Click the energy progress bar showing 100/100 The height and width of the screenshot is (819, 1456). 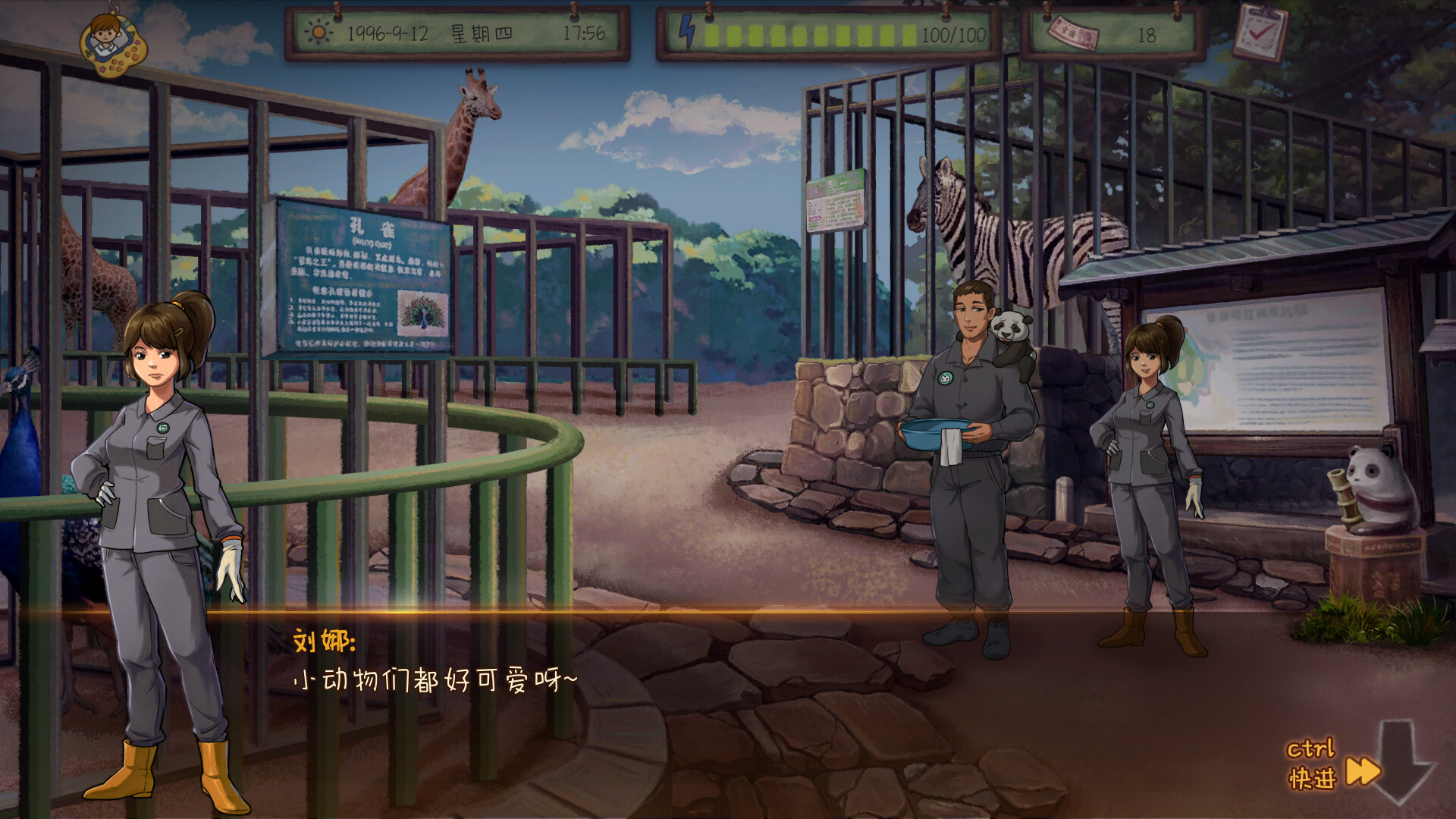[x=811, y=33]
